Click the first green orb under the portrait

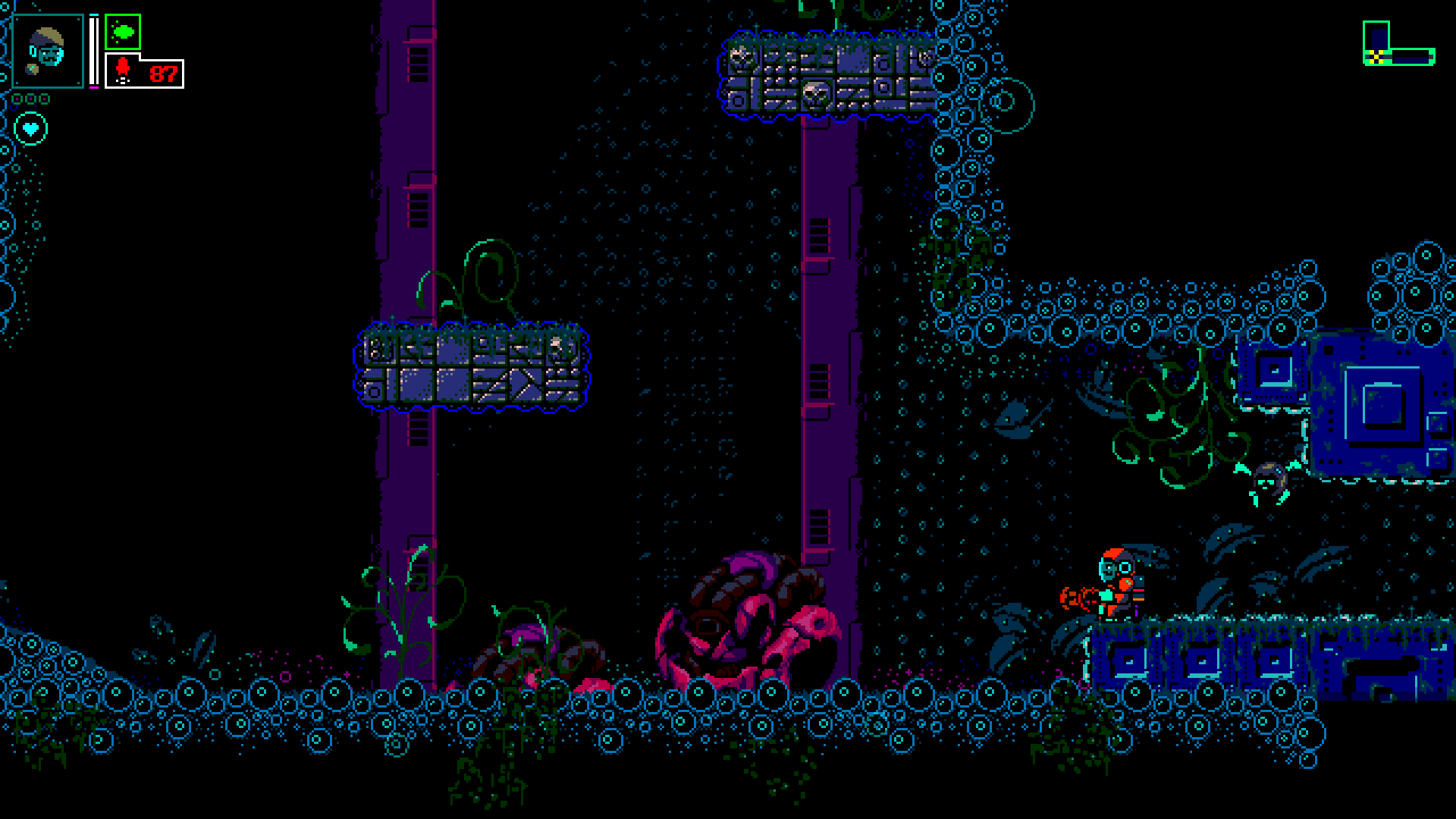tap(16, 99)
